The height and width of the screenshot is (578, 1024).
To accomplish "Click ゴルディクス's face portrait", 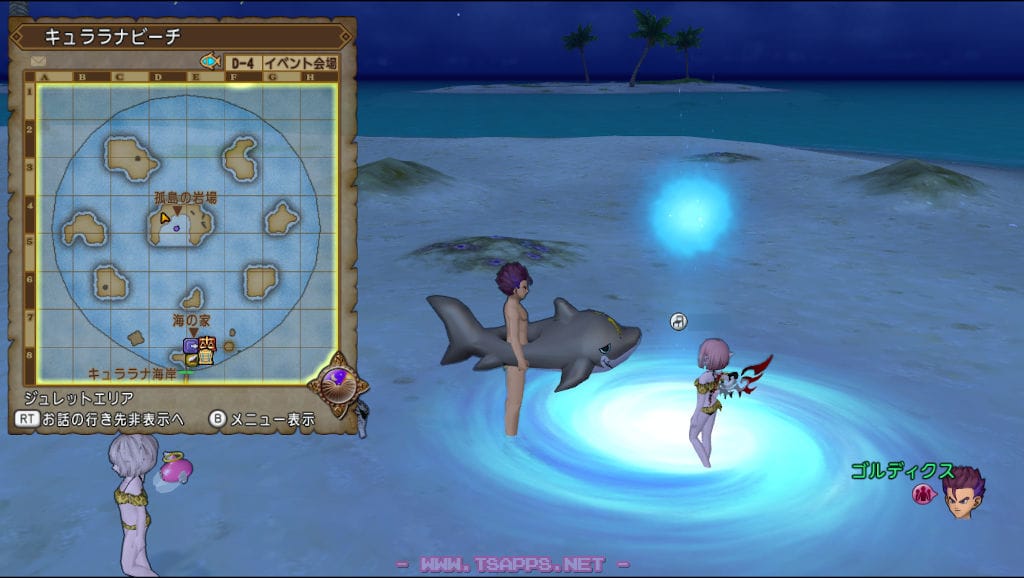I will coord(964,493).
